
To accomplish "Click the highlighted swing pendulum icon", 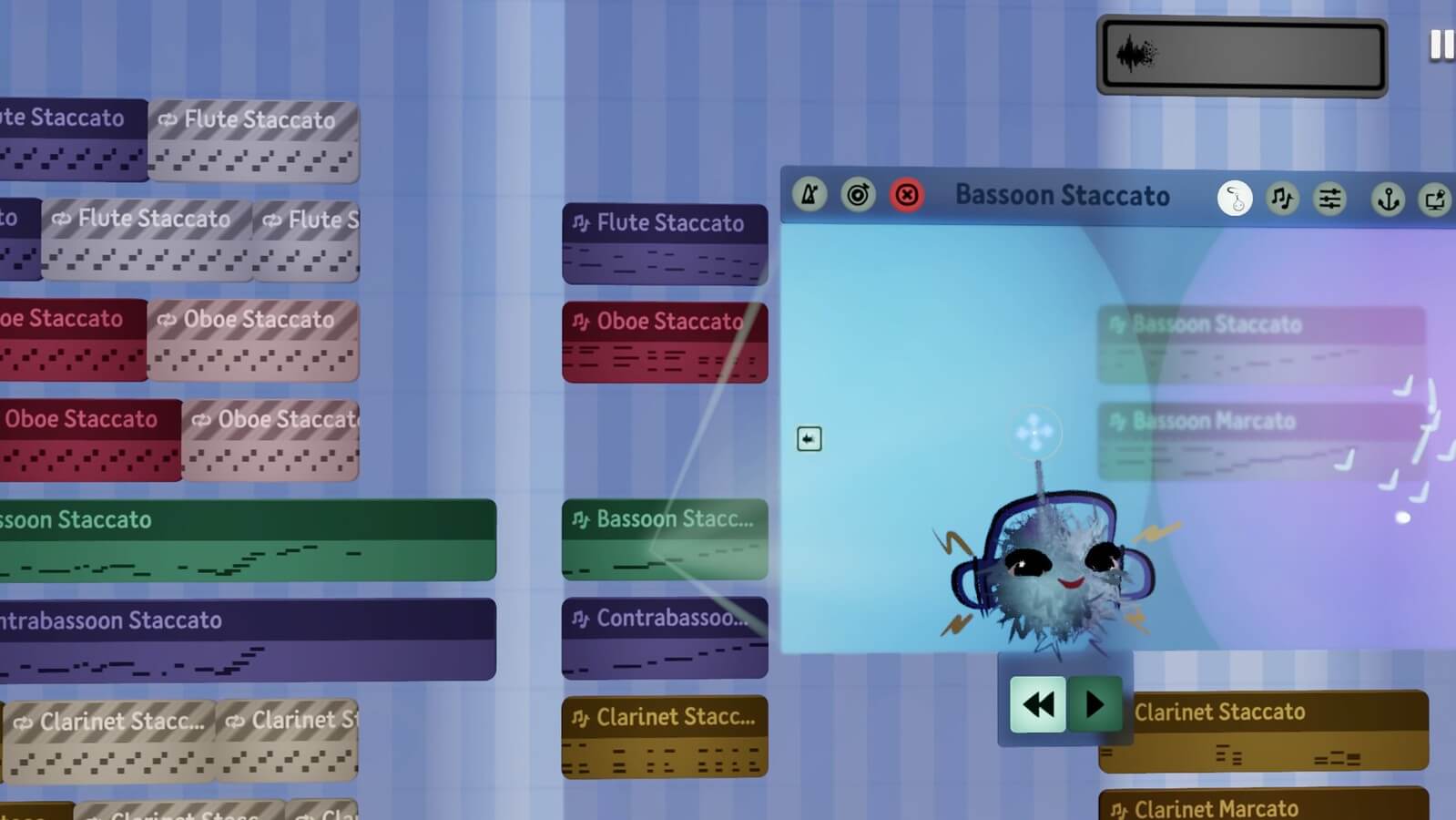I will (x=1235, y=197).
